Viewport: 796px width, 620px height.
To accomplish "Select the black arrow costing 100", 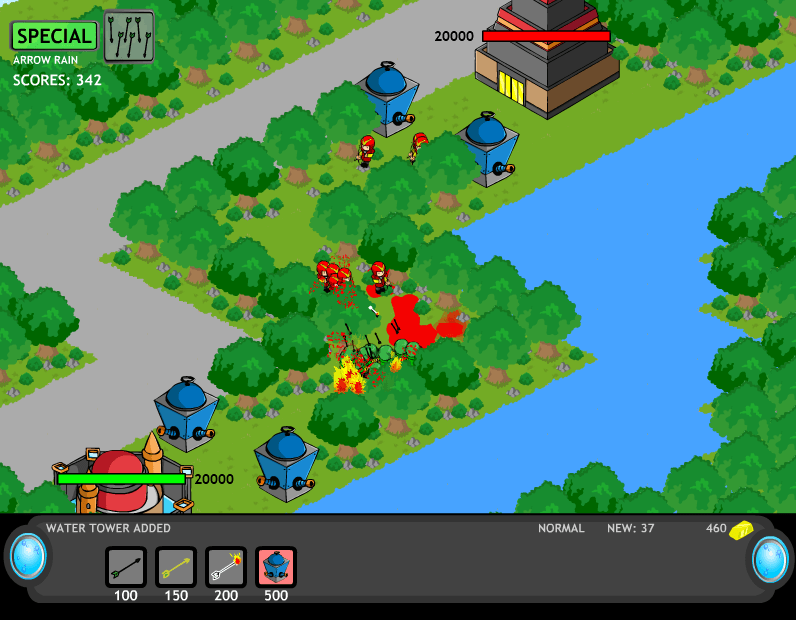I will pos(126,567).
